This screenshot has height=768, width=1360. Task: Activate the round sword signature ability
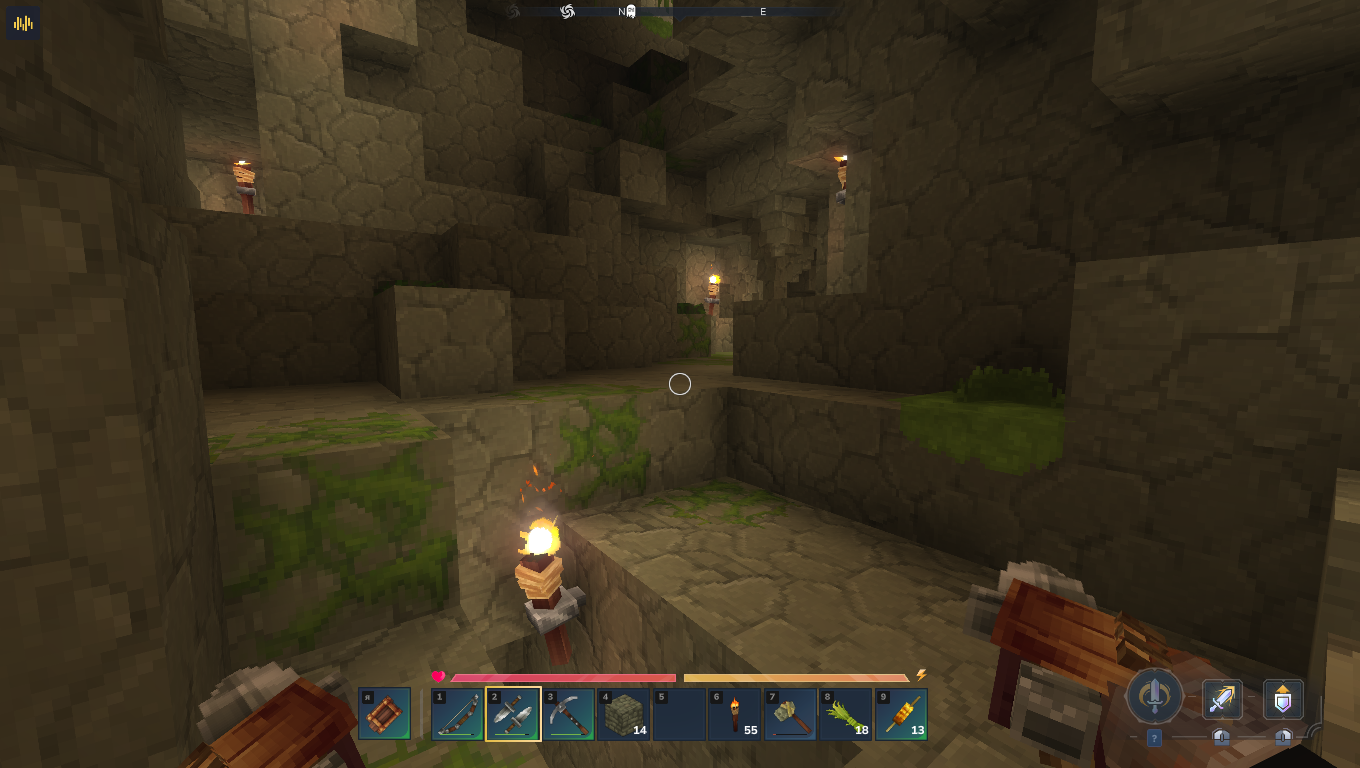pyautogui.click(x=1155, y=695)
